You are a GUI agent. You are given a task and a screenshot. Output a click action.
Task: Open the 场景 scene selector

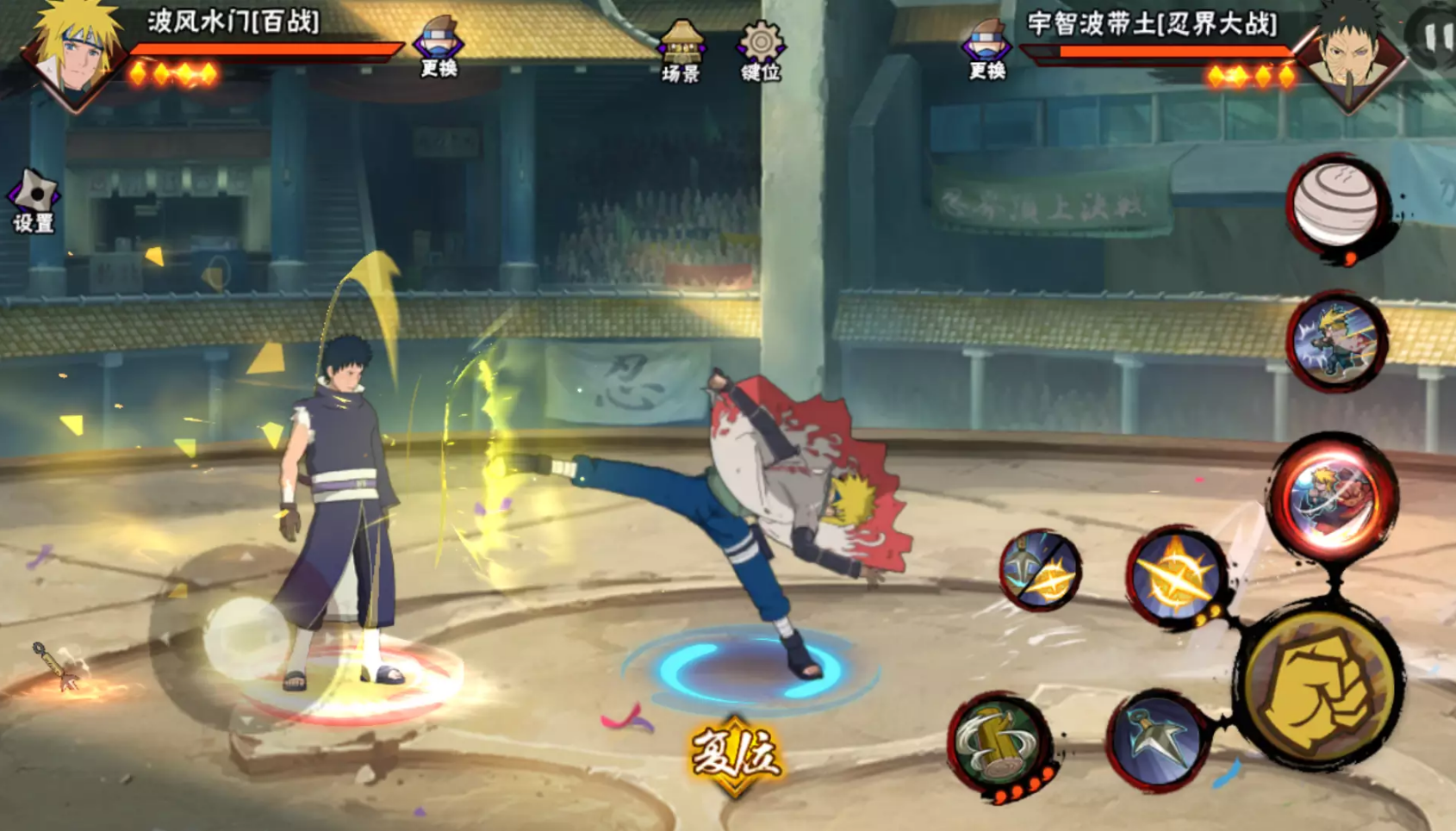[x=681, y=52]
